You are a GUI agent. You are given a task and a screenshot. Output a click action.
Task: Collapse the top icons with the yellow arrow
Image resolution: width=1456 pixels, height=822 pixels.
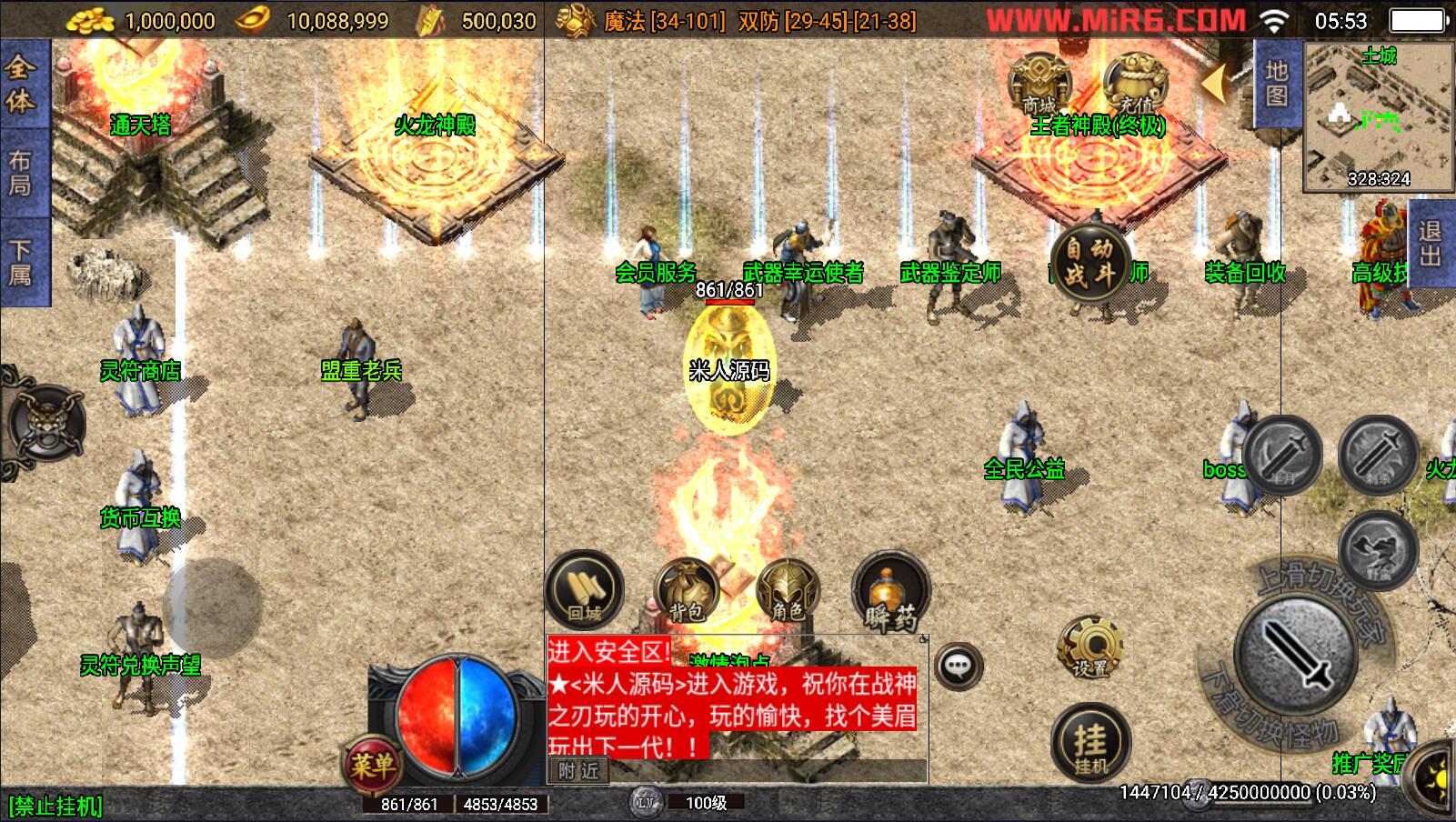(x=1217, y=84)
